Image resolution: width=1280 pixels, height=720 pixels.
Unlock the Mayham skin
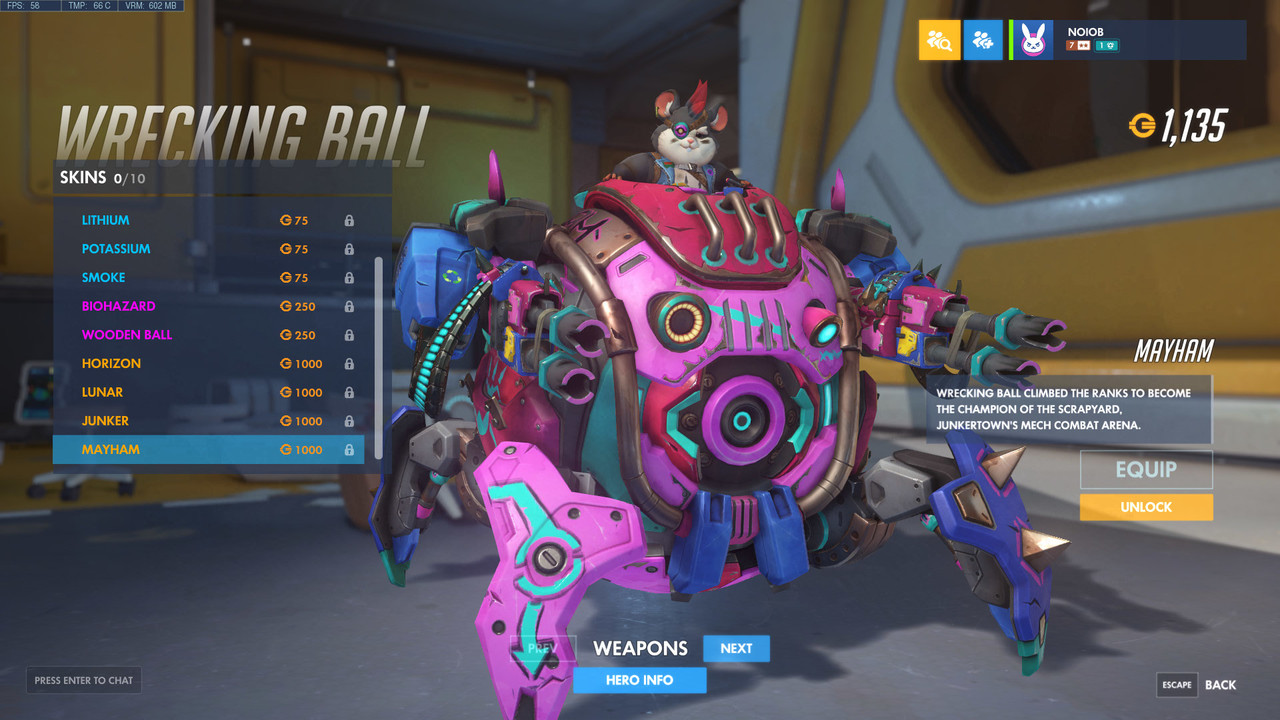pos(1146,507)
